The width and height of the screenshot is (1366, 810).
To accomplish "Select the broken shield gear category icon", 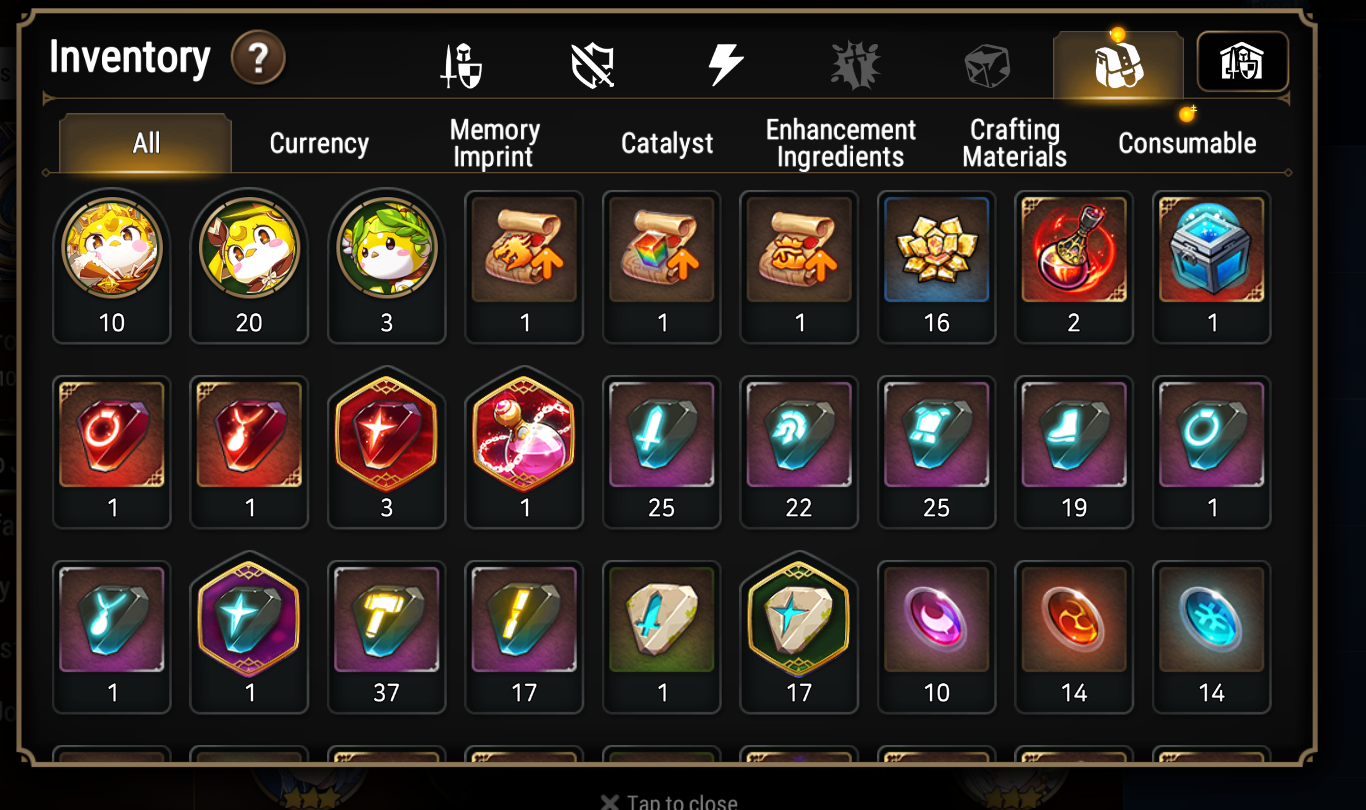I will (x=591, y=62).
